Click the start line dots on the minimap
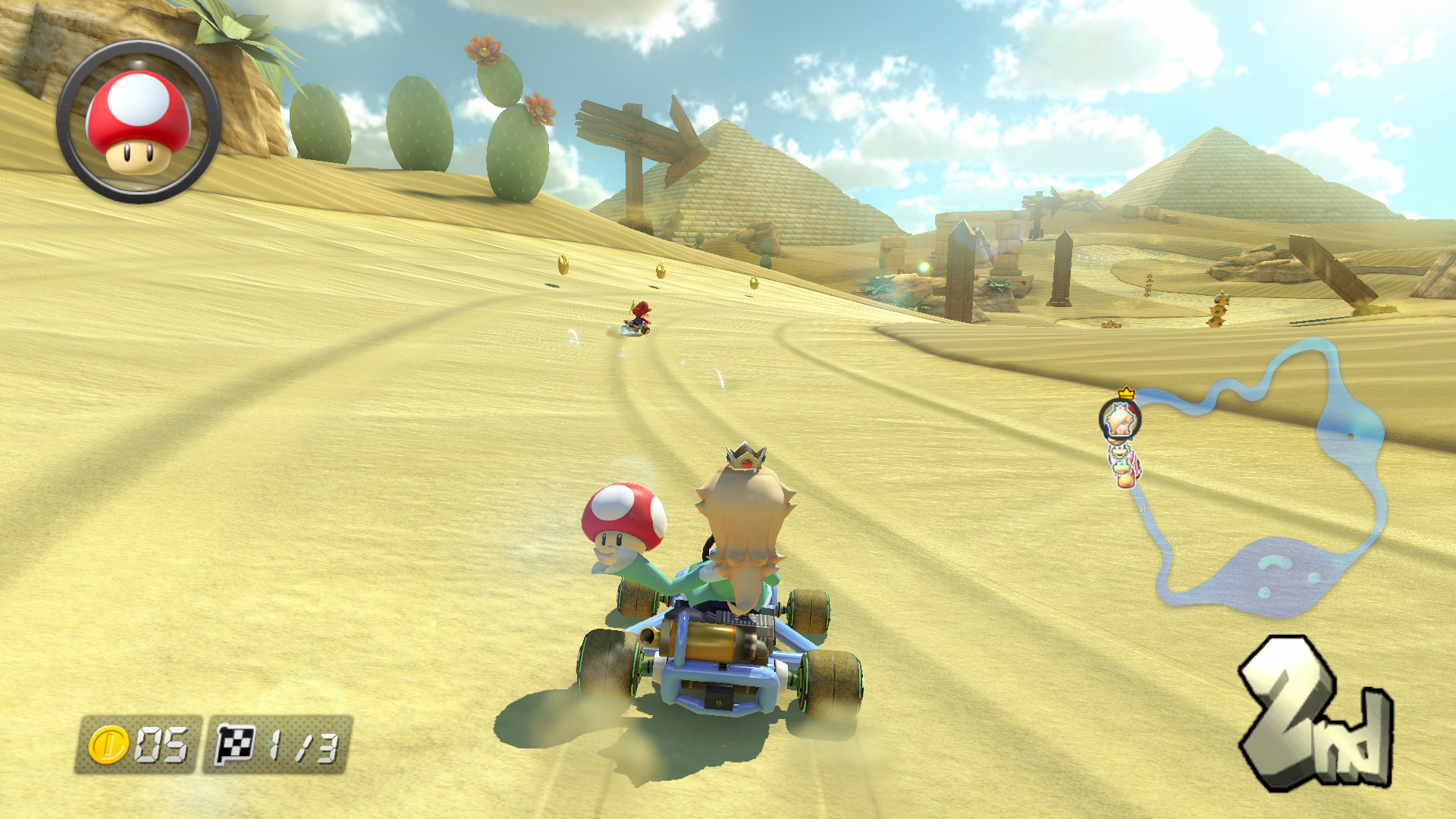Image resolution: width=1456 pixels, height=819 pixels. 1145,510
